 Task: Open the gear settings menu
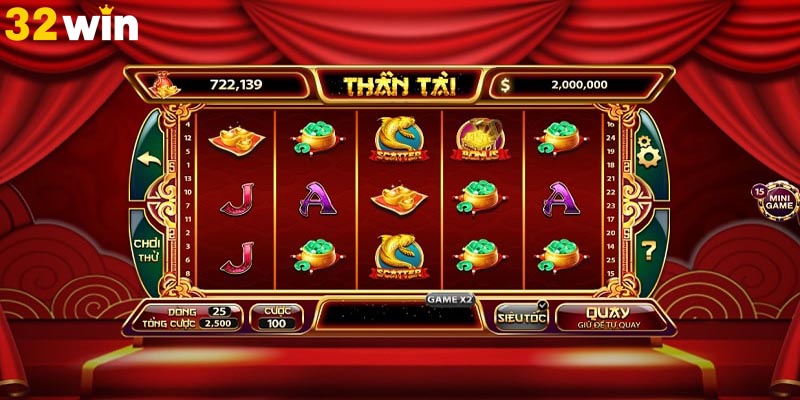coord(647,156)
